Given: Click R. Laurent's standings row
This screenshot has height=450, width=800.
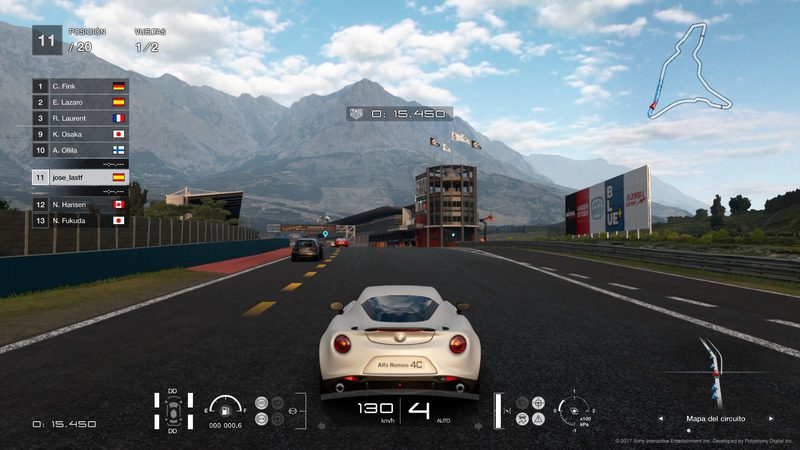Looking at the screenshot, I should 80,118.
